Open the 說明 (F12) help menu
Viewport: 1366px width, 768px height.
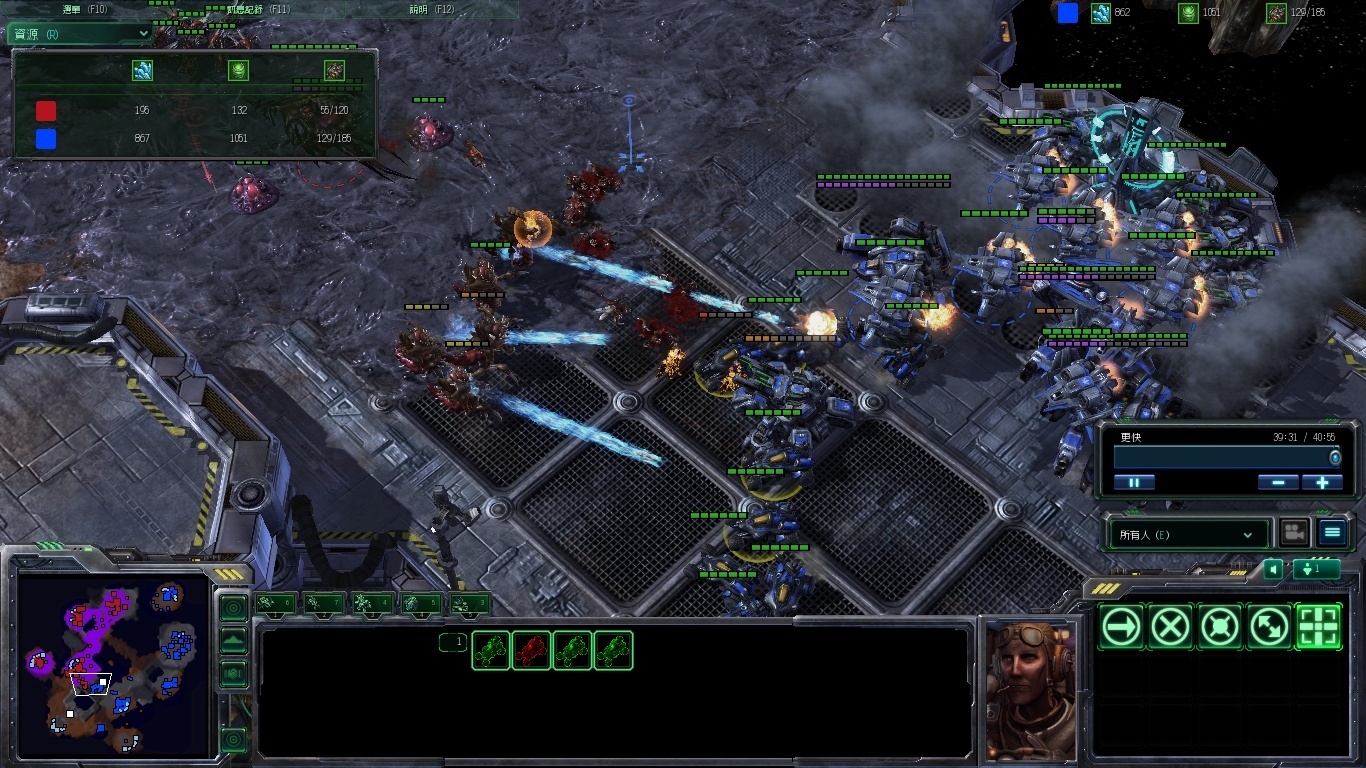tap(432, 9)
